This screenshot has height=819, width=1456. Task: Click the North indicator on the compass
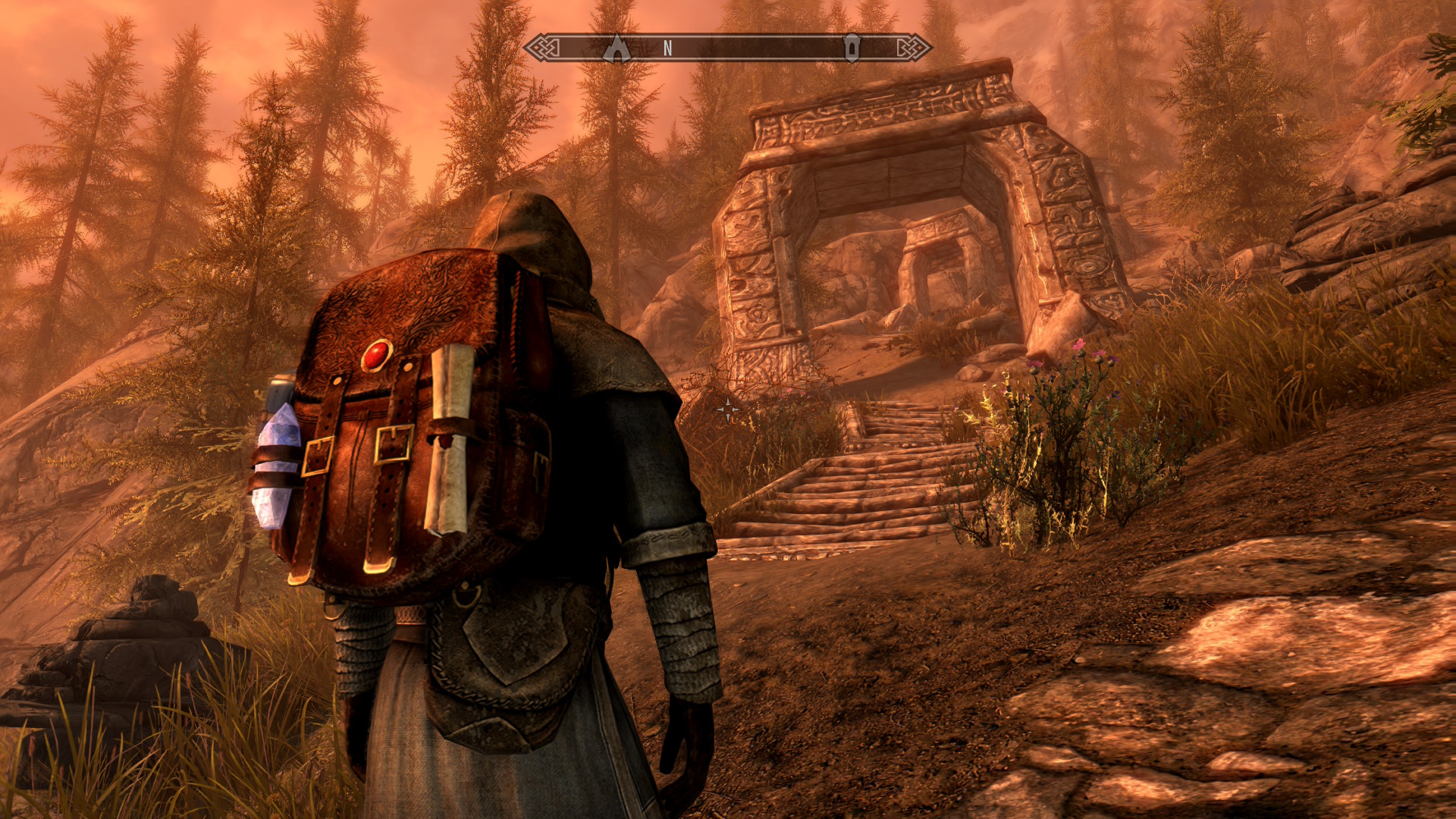[x=667, y=49]
